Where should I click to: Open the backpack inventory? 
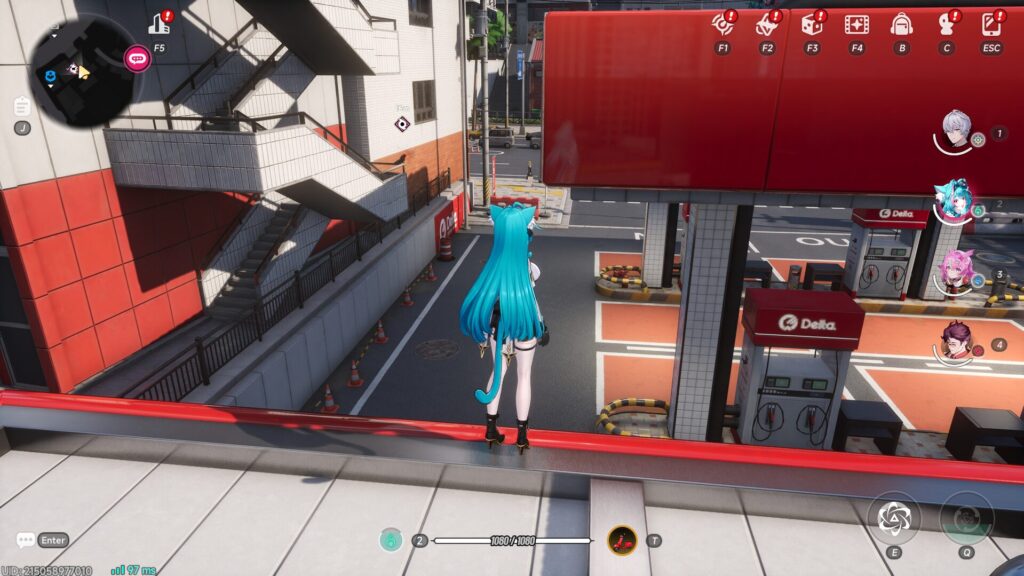click(x=901, y=24)
